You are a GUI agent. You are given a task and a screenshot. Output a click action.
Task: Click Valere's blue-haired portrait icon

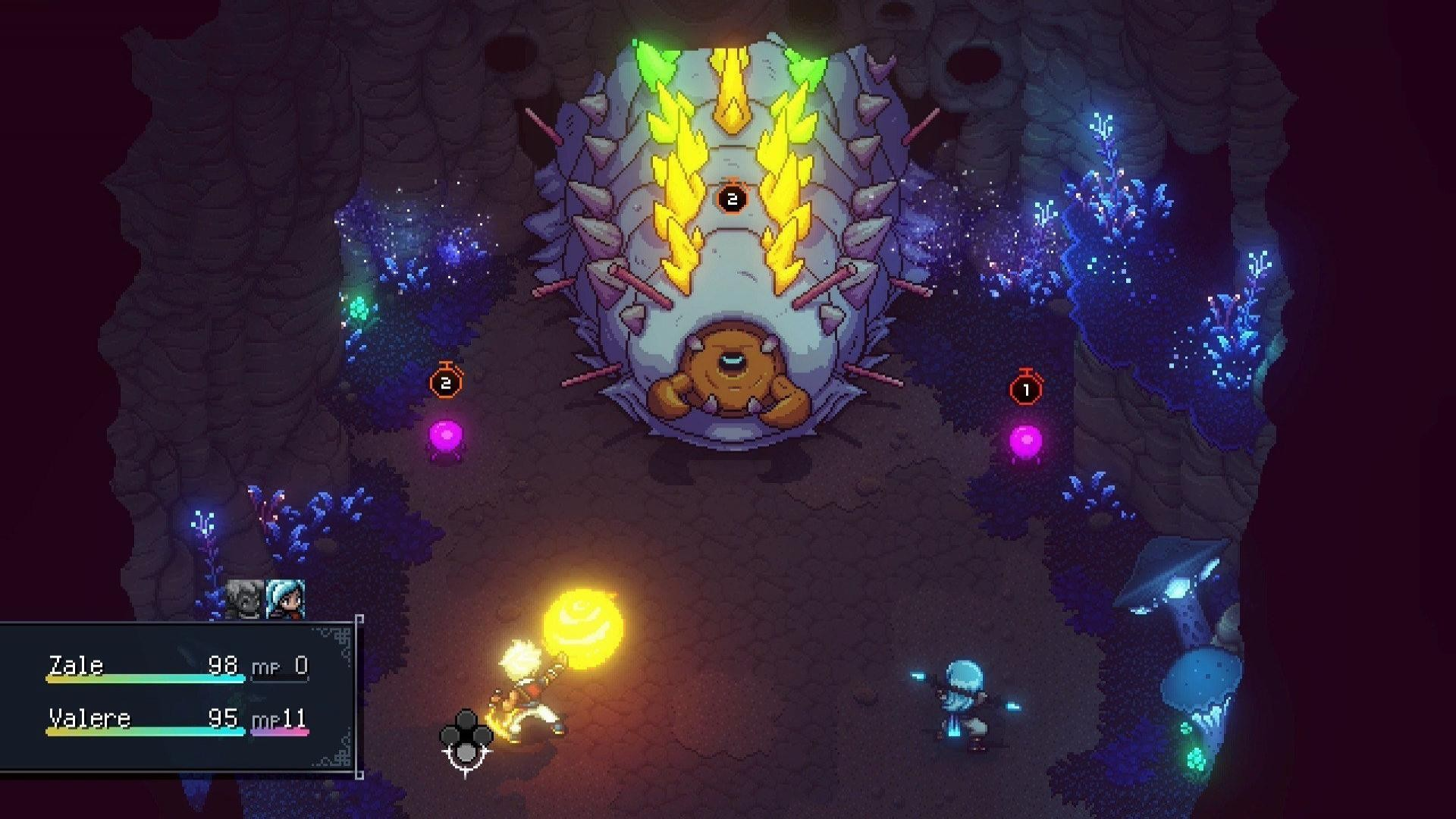[x=287, y=599]
